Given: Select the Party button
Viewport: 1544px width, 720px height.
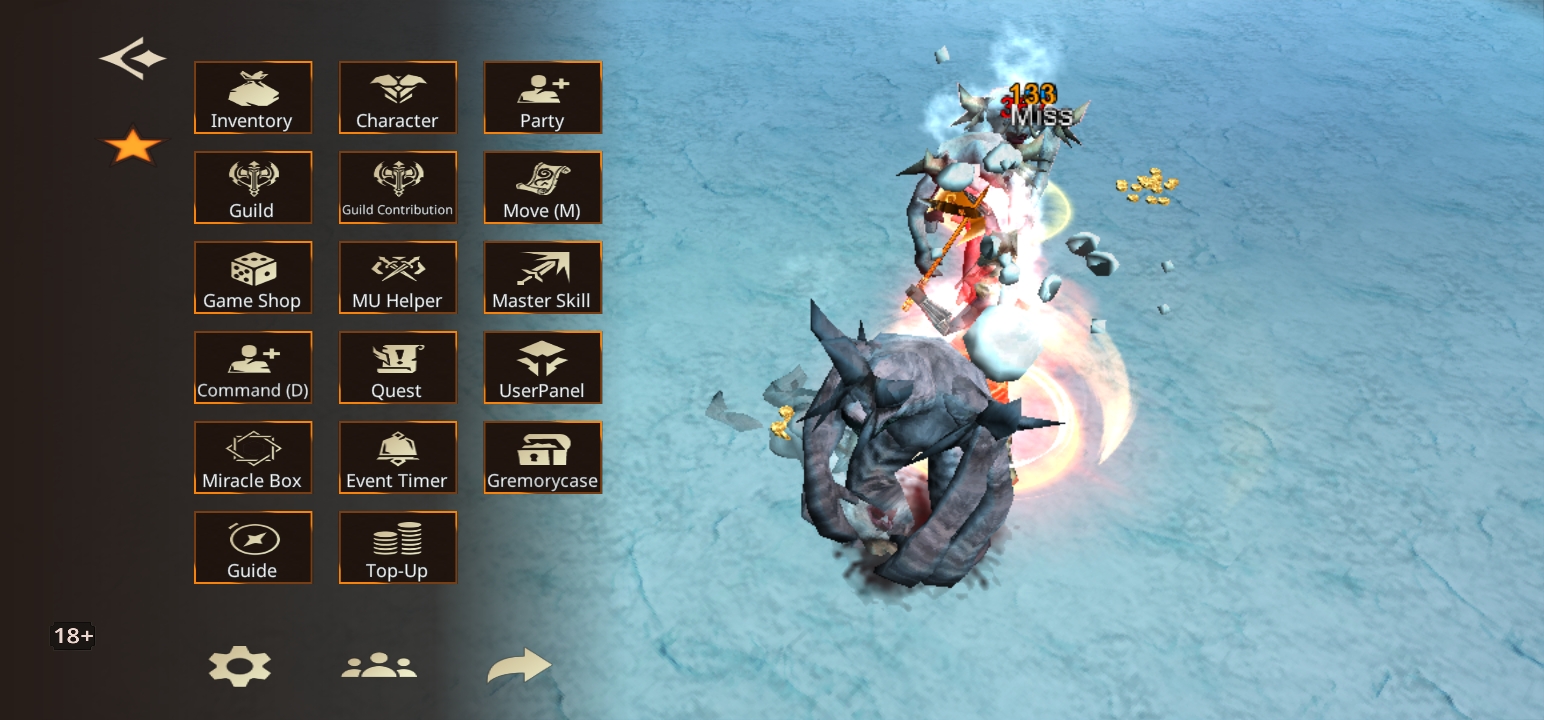Looking at the screenshot, I should tap(542, 97).
